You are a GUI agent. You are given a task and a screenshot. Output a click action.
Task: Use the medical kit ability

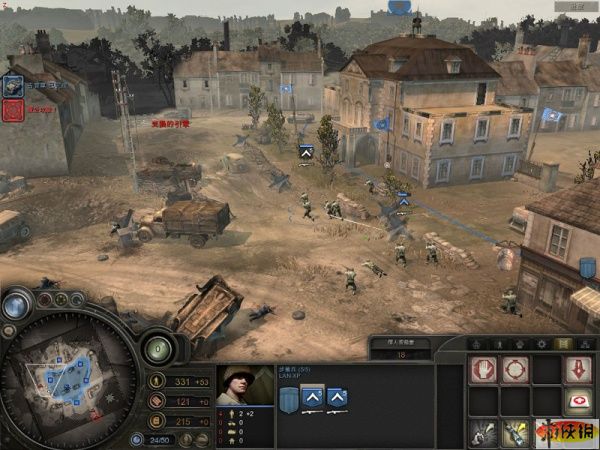point(578,401)
